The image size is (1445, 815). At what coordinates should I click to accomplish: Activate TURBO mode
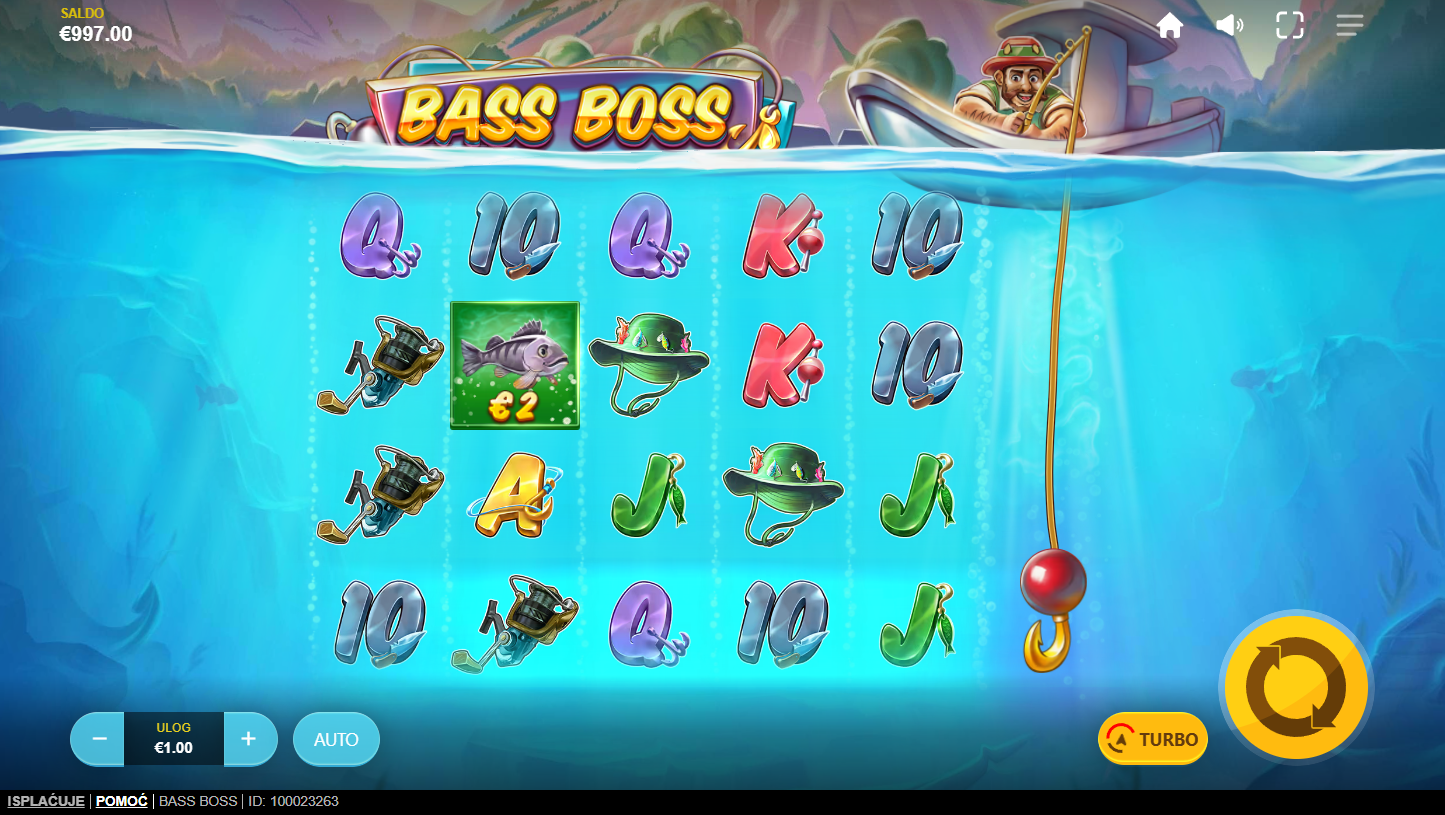(x=1153, y=739)
